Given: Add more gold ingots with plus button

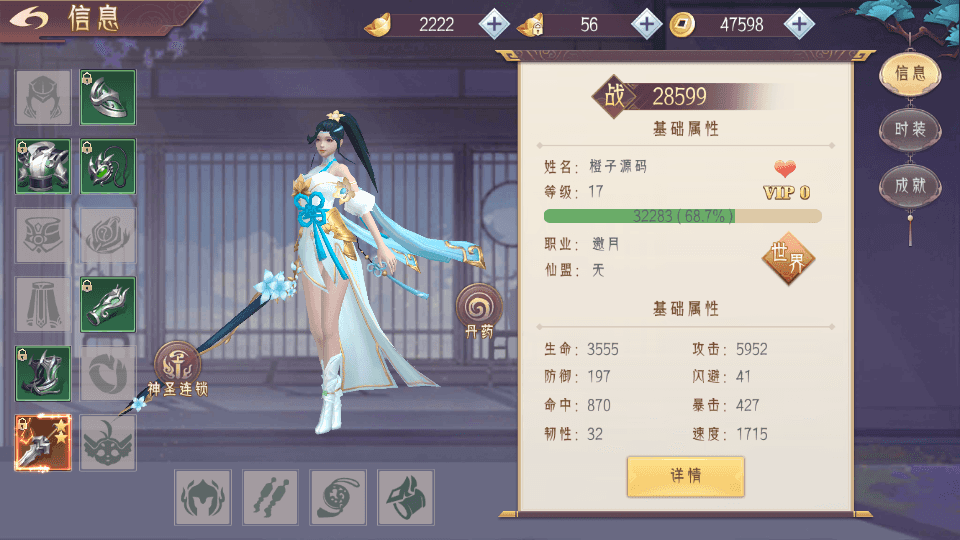Looking at the screenshot, I should coord(494,24).
